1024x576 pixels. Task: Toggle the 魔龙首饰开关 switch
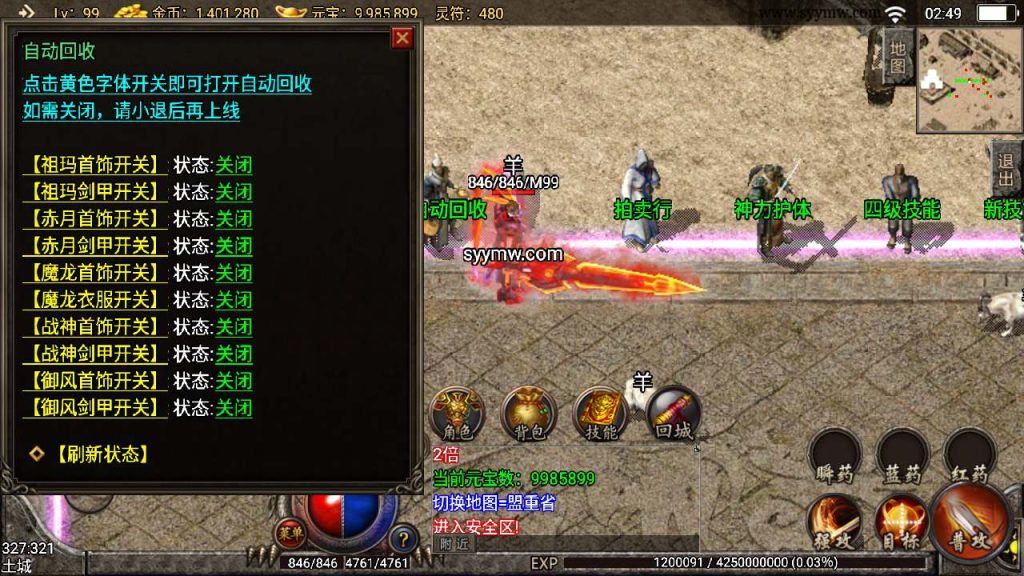(x=95, y=272)
